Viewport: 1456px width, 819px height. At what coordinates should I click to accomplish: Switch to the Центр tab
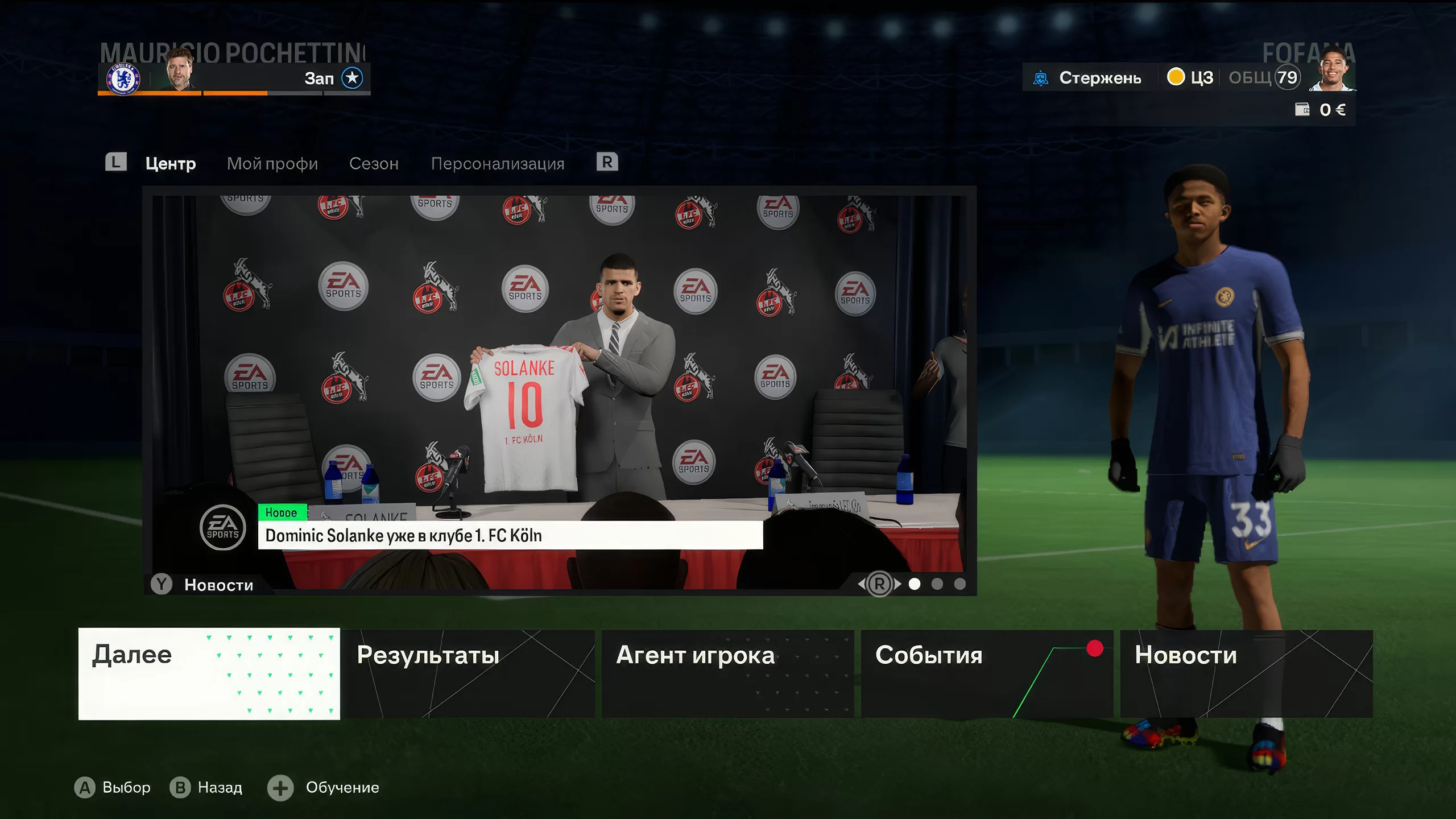pyautogui.click(x=171, y=164)
